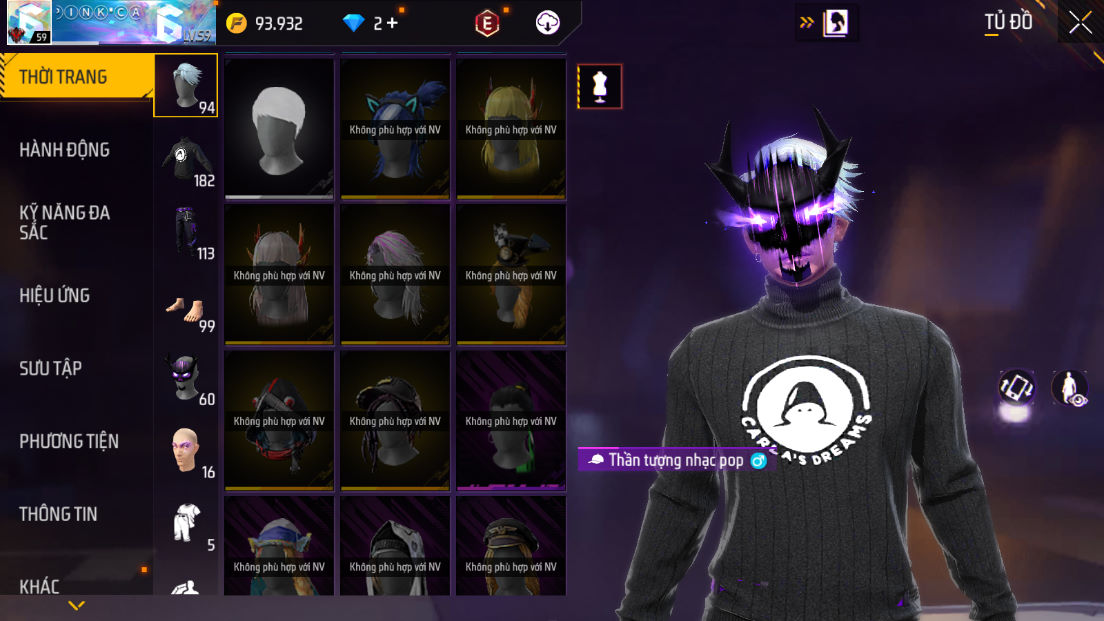1104x621 pixels.
Task: Add diamonds with the plus button
Action: click(391, 23)
